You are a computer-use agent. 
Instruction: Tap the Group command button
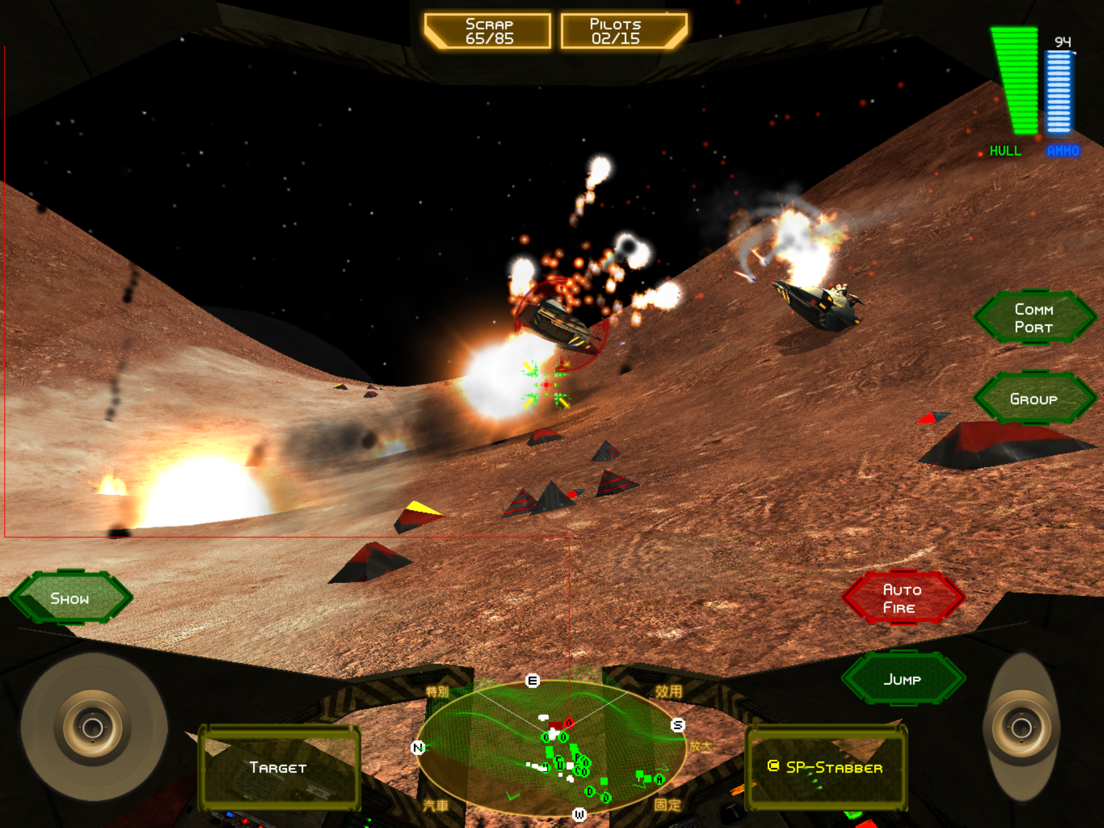click(x=1033, y=399)
